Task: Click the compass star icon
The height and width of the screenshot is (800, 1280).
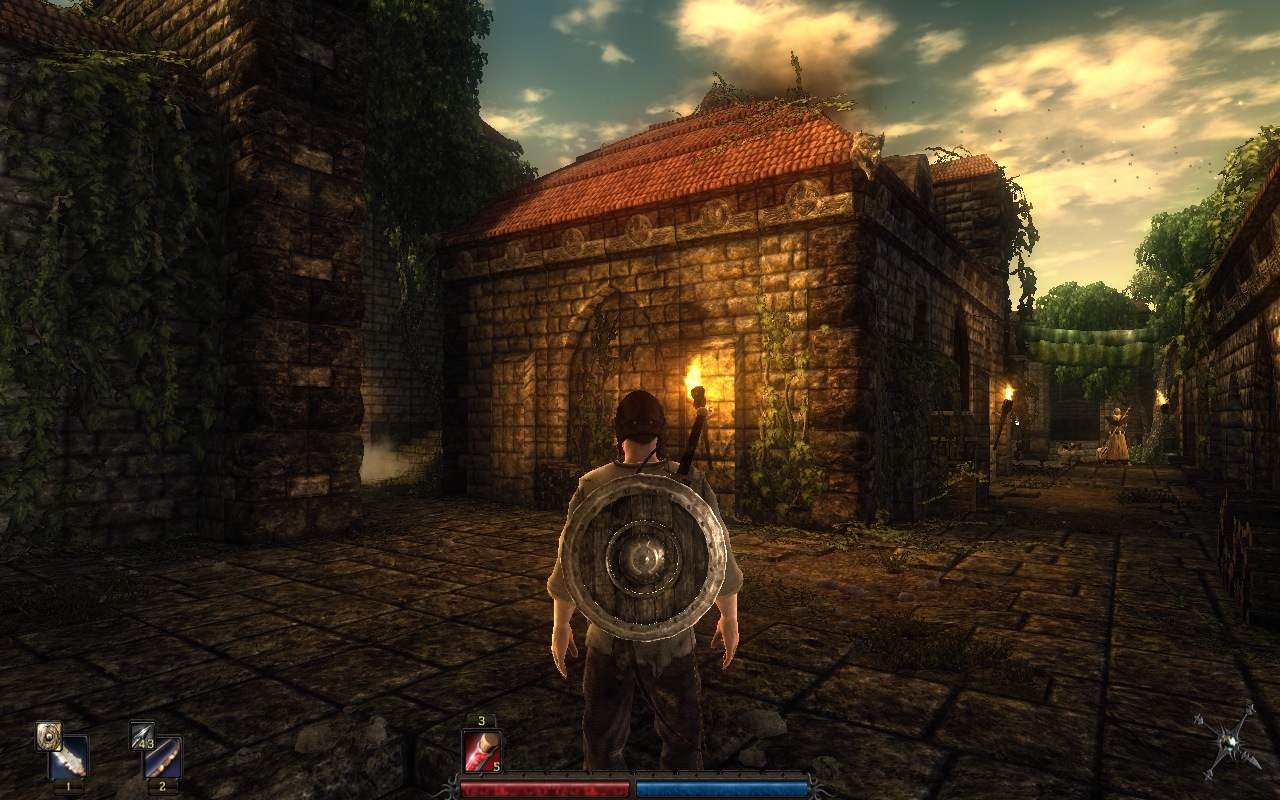Action: pos(1227,742)
